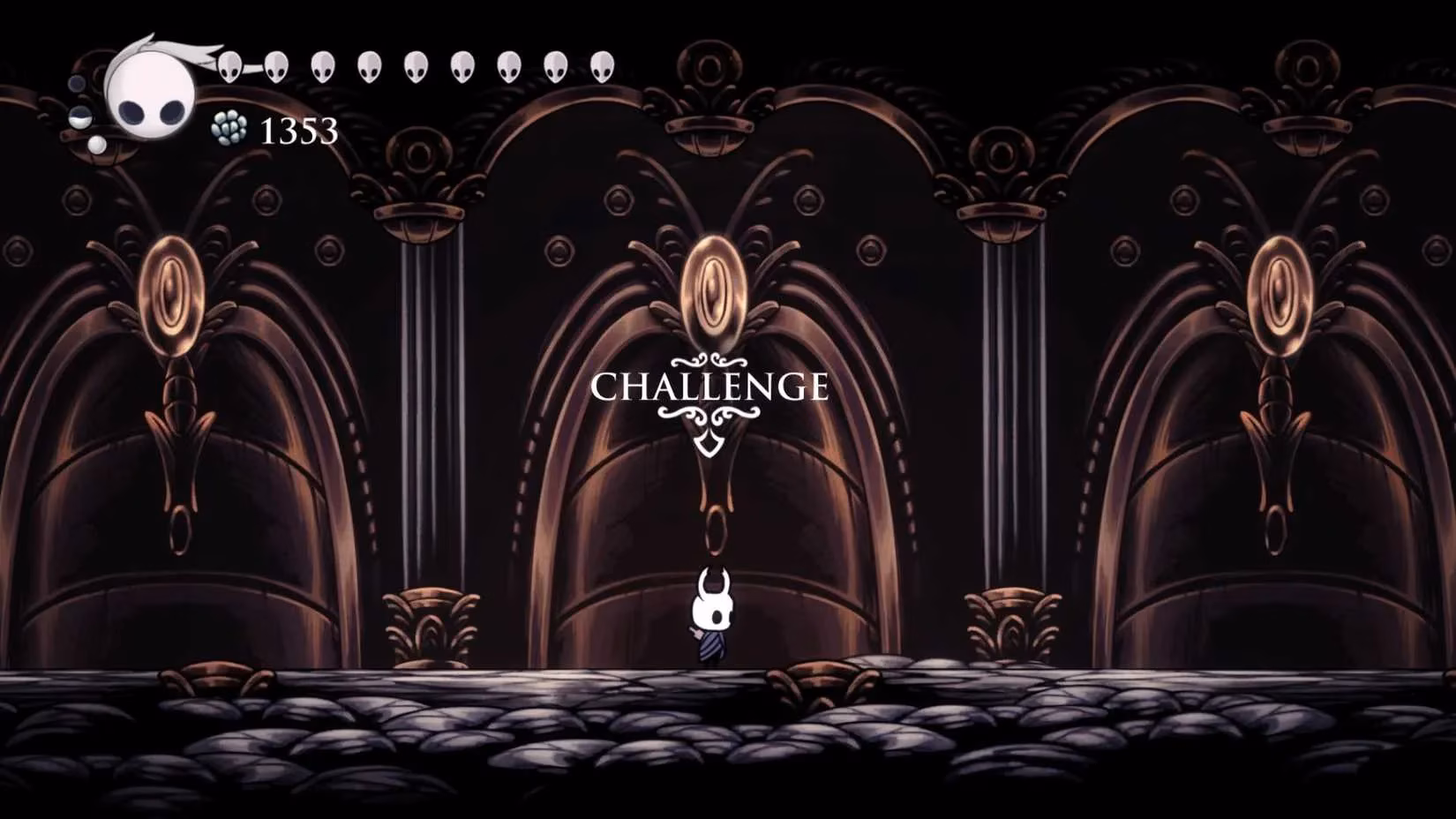Click the left arch's oval emblem
The image size is (1456, 819).
169,291
